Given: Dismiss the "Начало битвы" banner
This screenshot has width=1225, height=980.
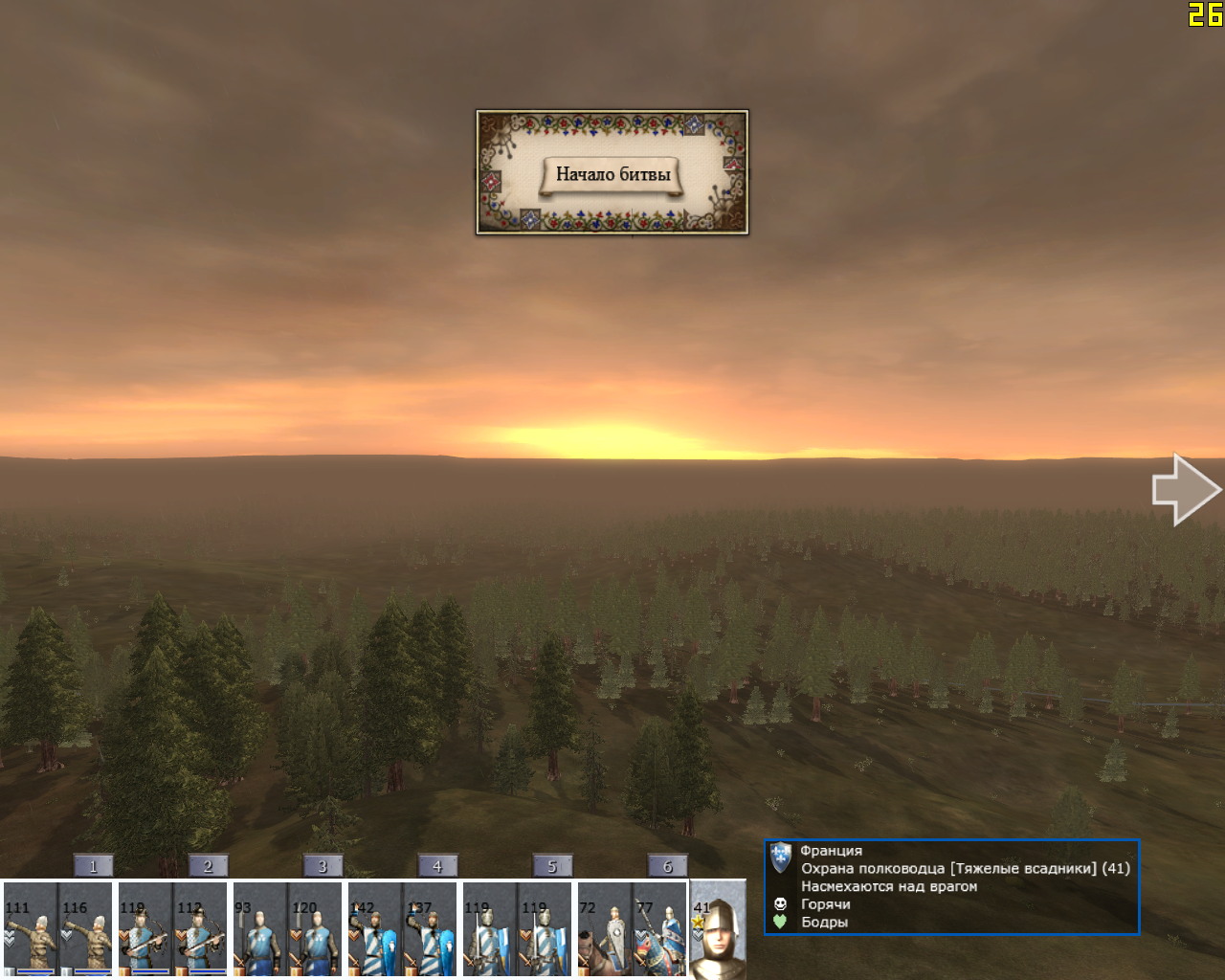Looking at the screenshot, I should coord(612,173).
